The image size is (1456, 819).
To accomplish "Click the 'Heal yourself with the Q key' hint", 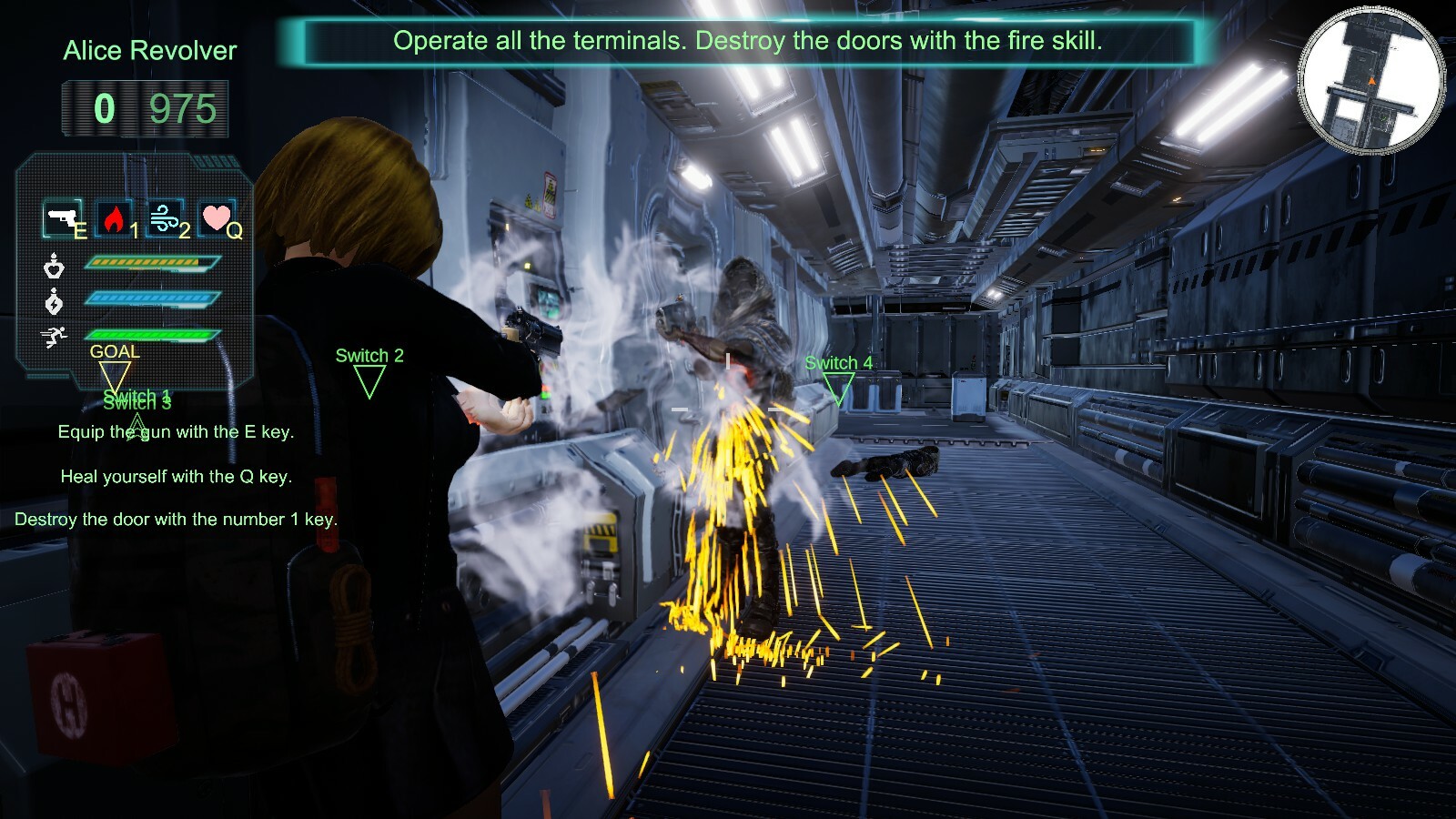I will (x=176, y=476).
